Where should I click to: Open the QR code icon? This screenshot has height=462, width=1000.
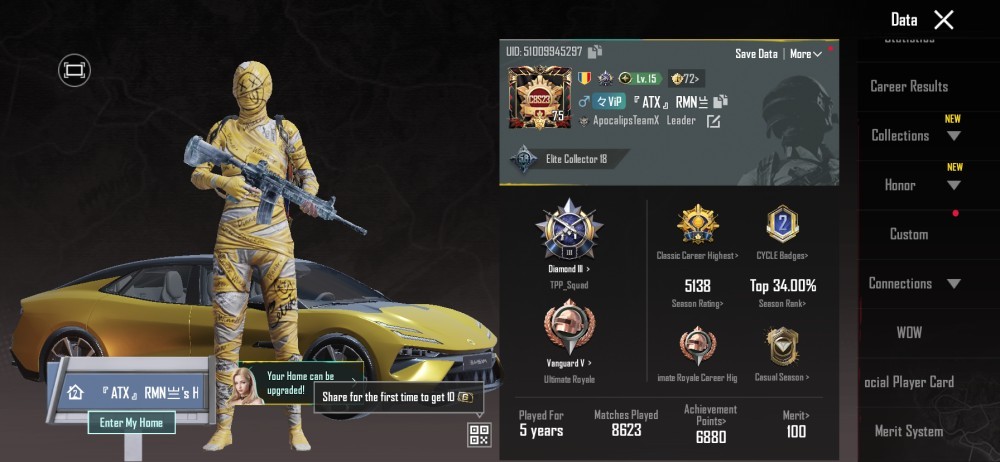click(479, 434)
